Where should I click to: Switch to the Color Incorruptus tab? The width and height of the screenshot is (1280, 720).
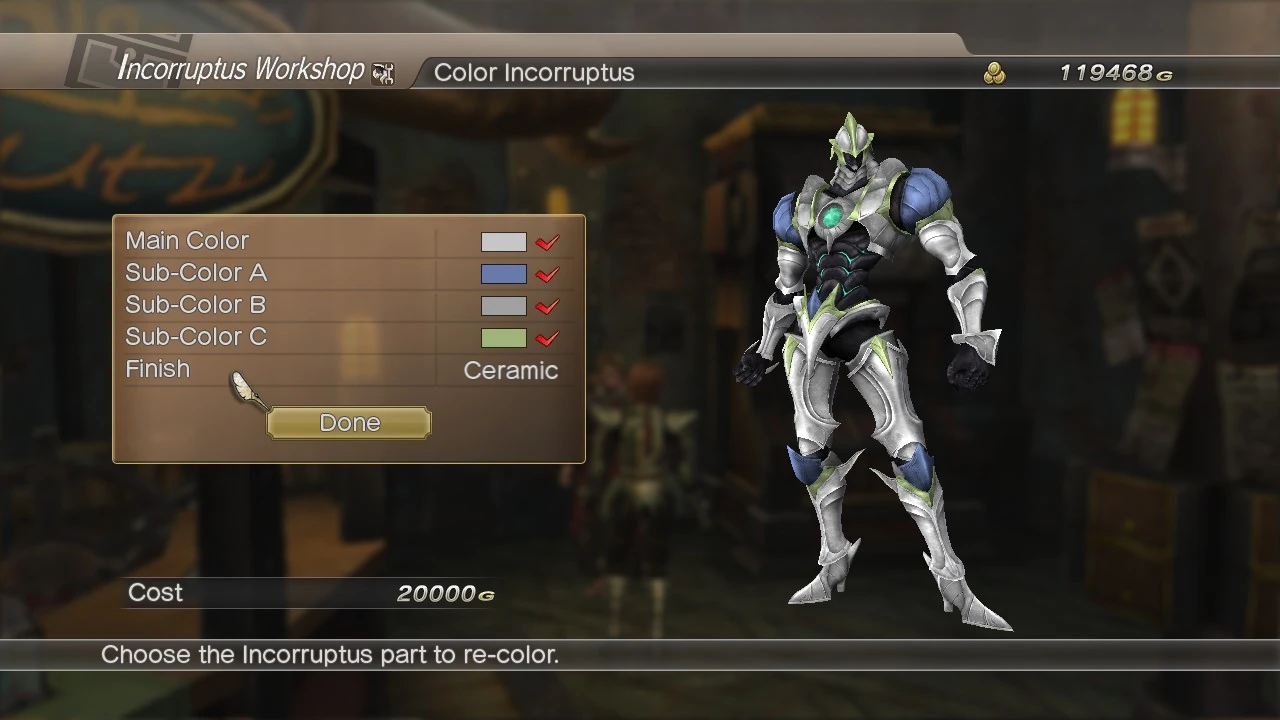coord(534,72)
